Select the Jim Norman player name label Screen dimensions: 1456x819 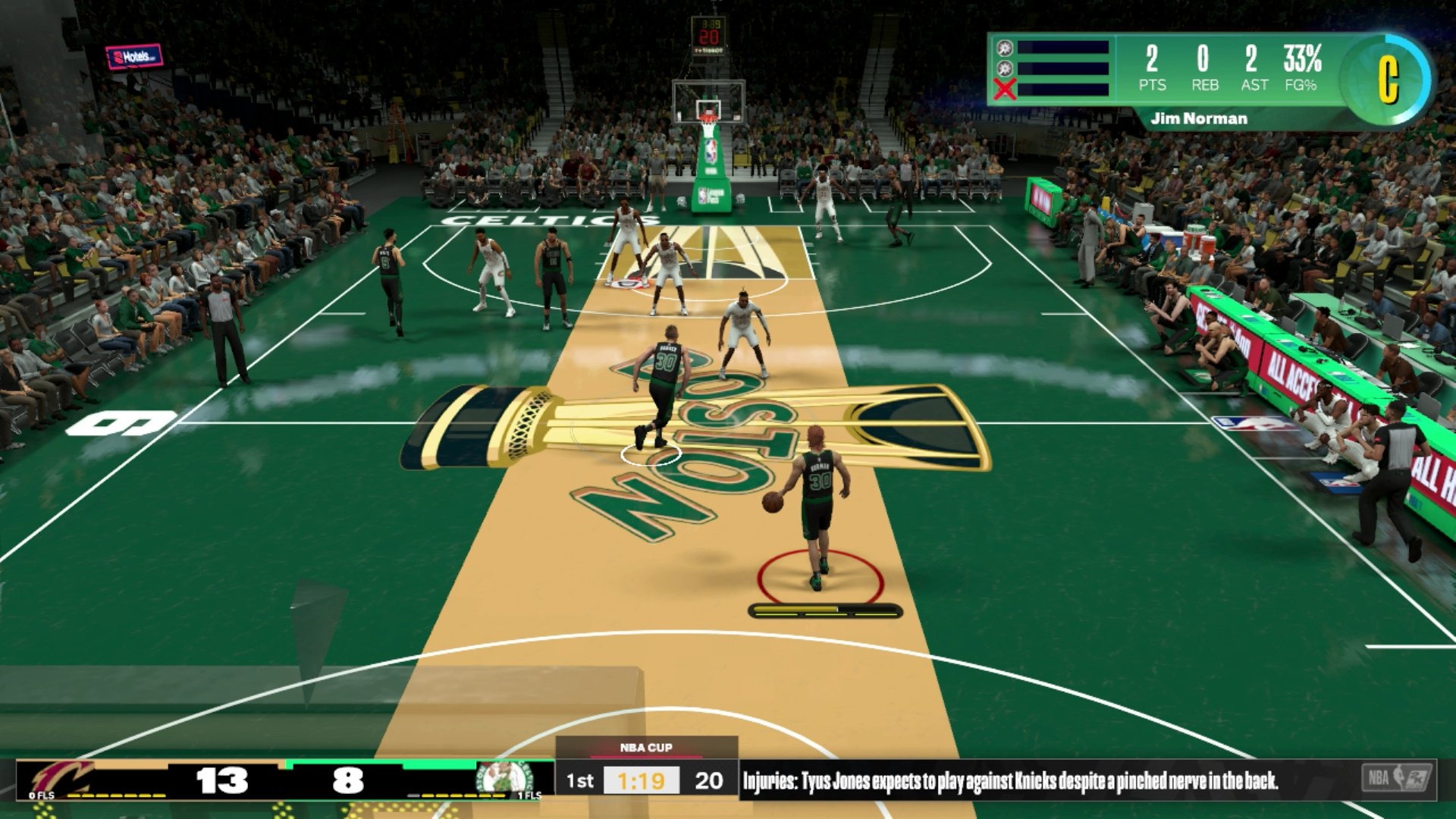pyautogui.click(x=1198, y=118)
